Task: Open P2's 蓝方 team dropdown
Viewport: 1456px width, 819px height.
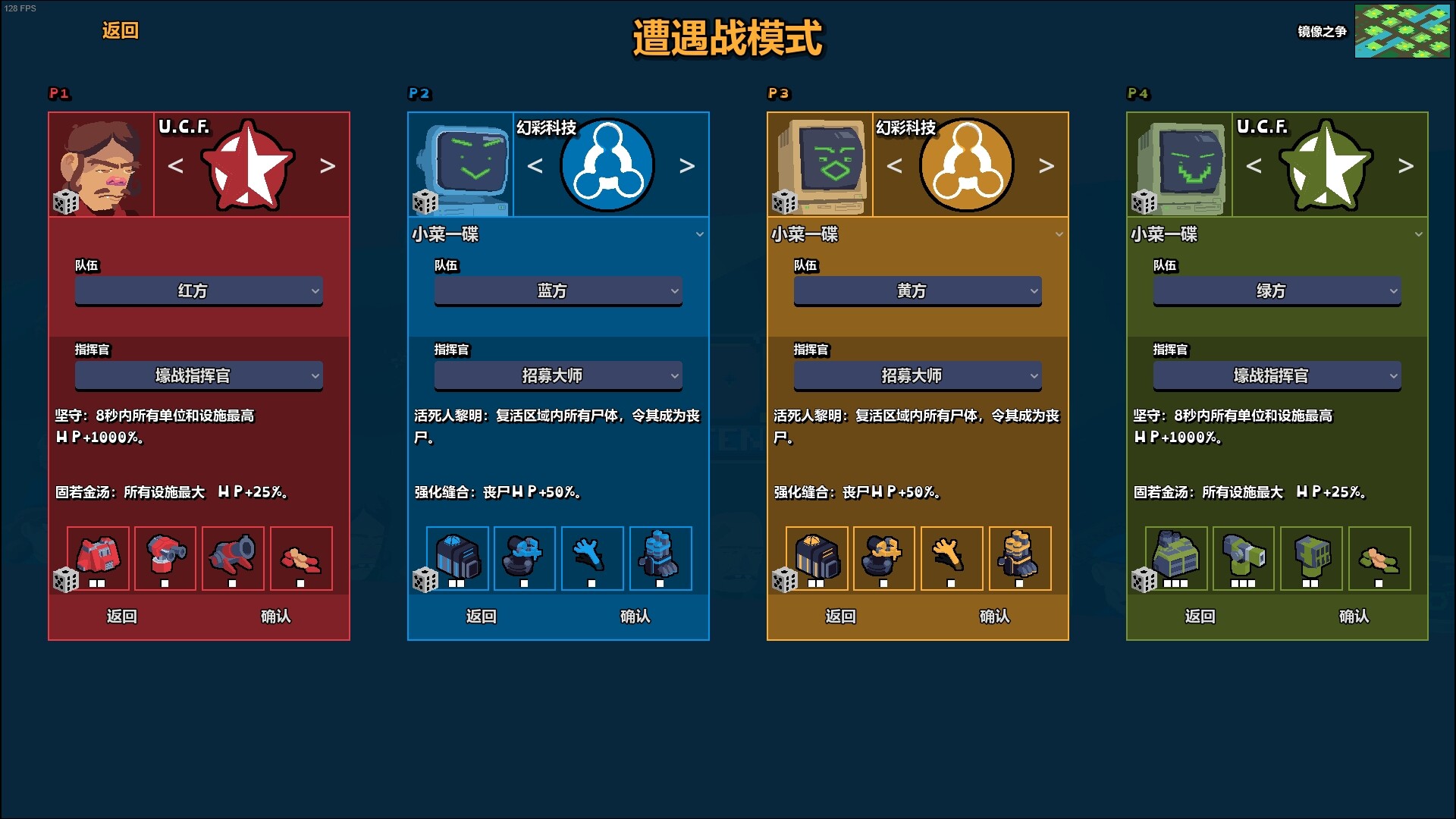Action: click(x=558, y=290)
